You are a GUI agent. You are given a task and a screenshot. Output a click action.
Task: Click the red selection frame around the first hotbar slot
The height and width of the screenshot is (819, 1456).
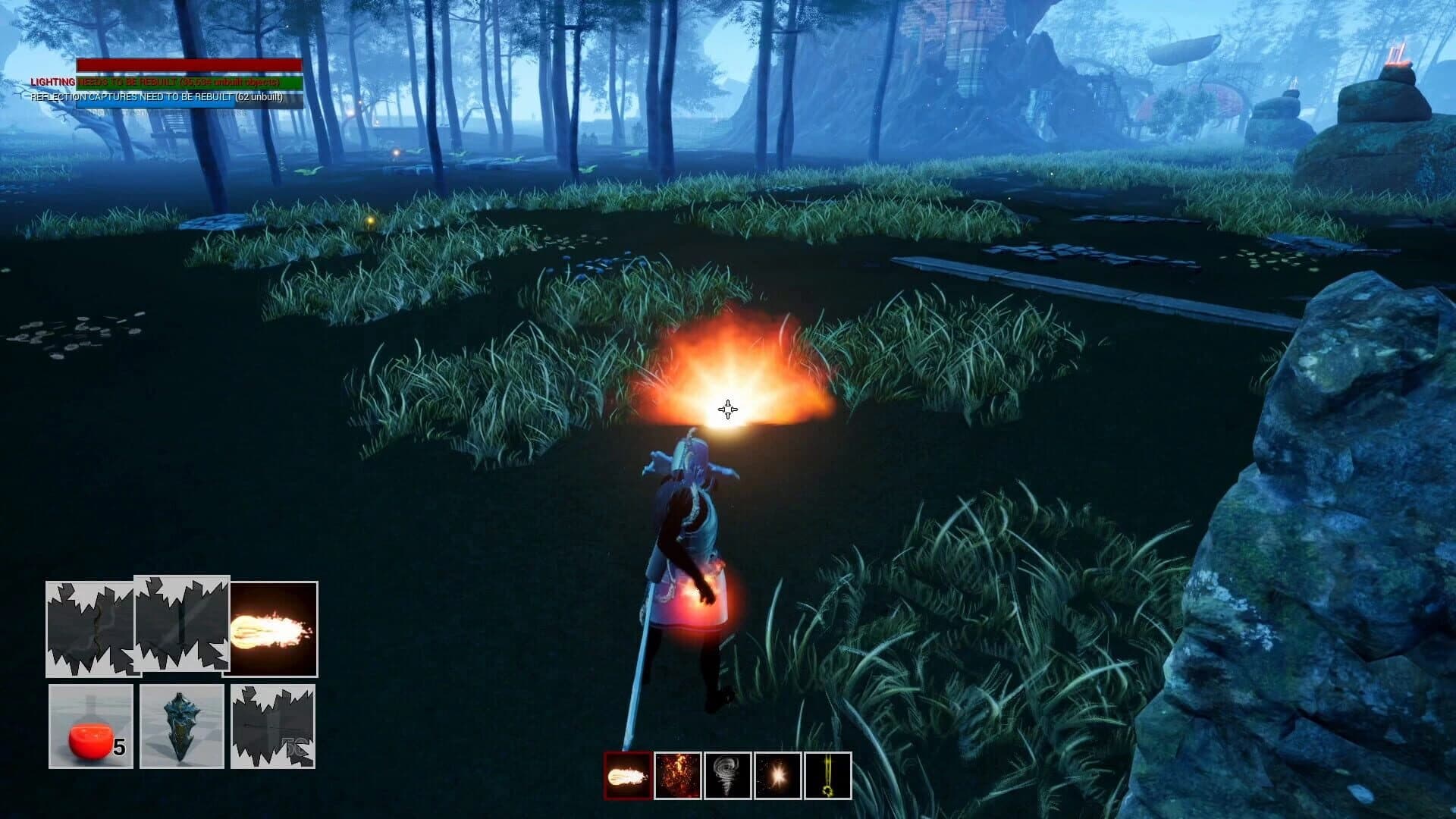tap(626, 775)
